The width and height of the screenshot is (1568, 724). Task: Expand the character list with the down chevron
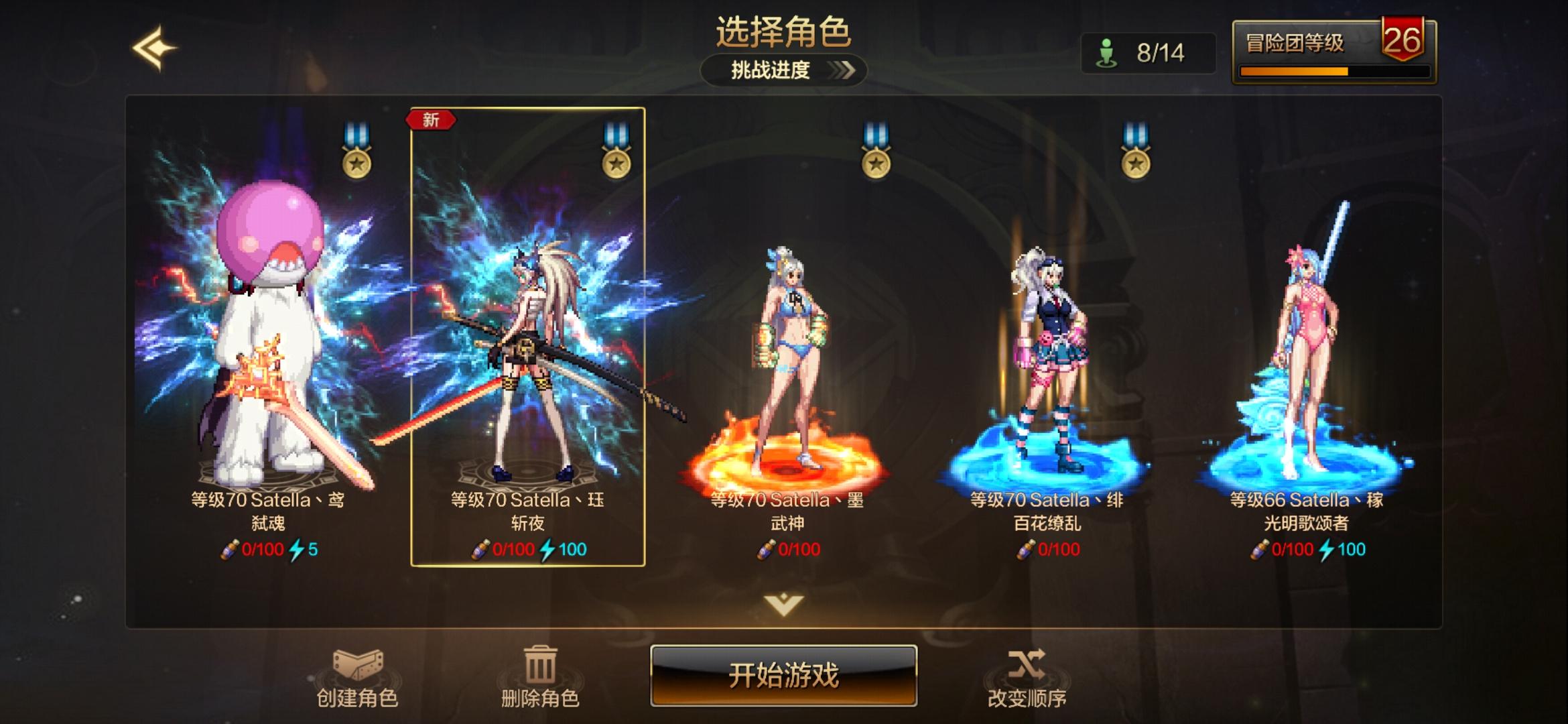[784, 603]
